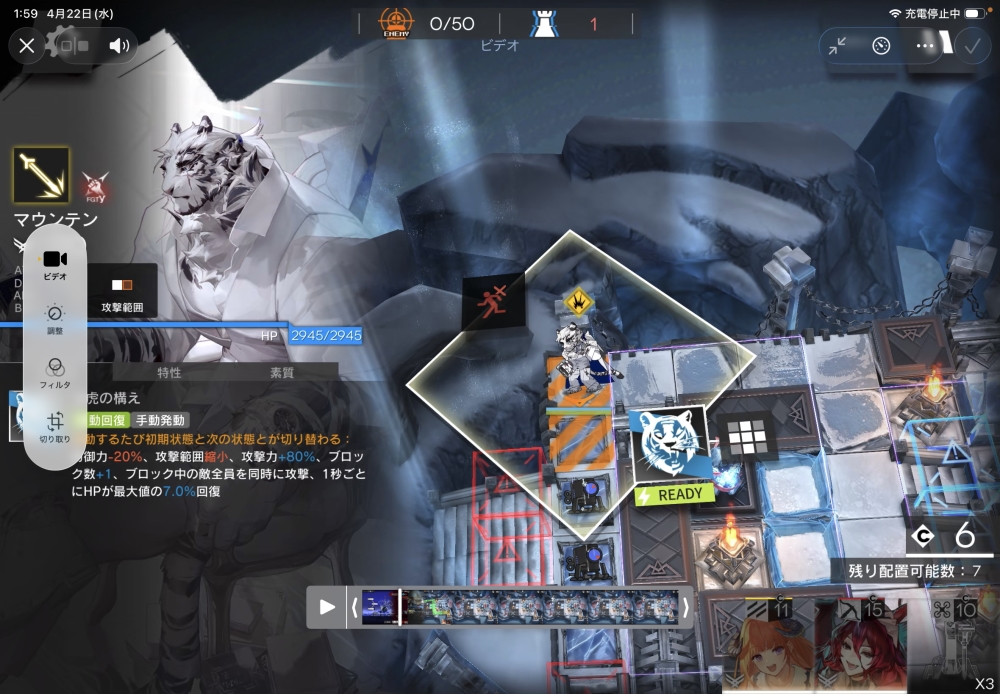Choose the フィルタ filter tool
This screenshot has height=694, width=1000.
pos(55,372)
